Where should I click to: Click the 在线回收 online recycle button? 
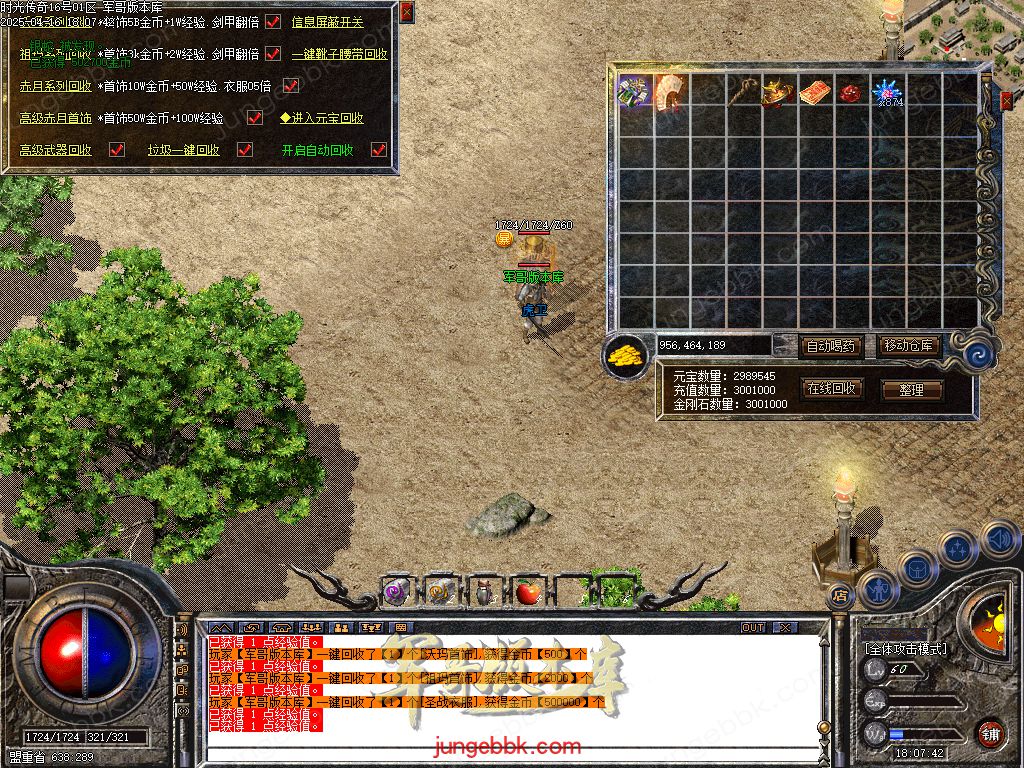click(831, 388)
